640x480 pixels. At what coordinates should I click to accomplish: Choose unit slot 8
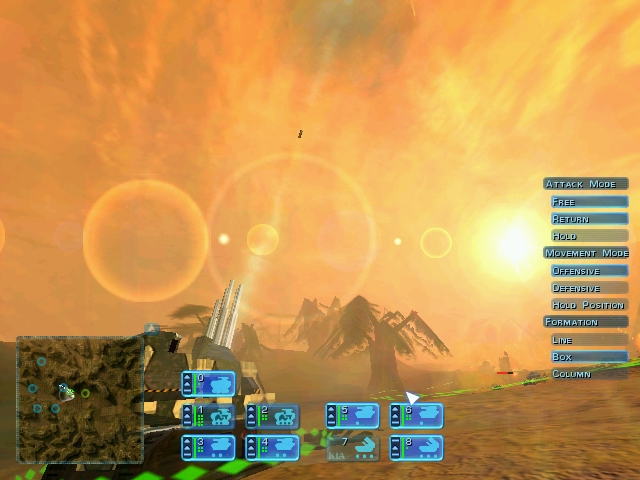417,447
